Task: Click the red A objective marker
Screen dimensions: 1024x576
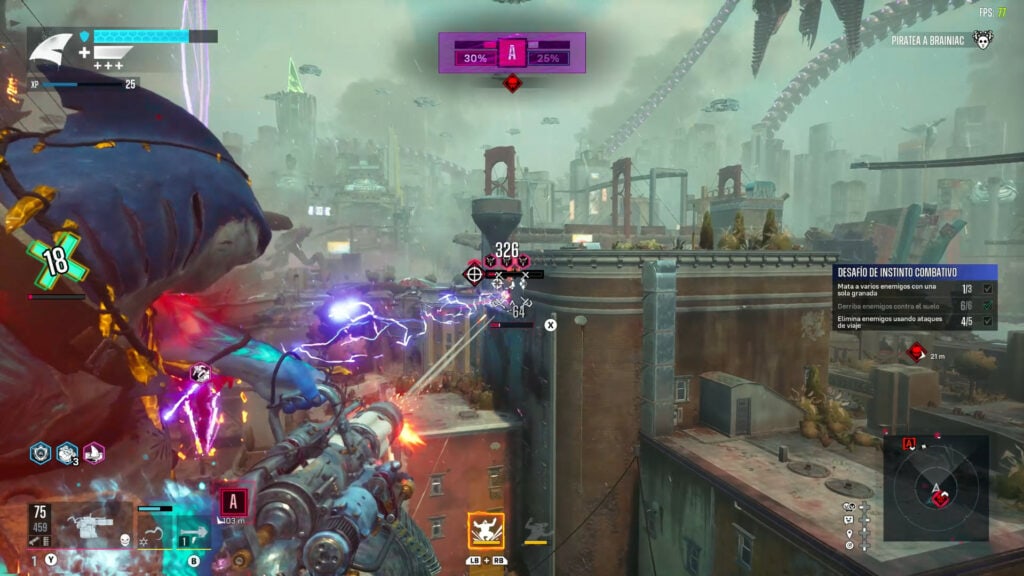Action: click(x=234, y=501)
